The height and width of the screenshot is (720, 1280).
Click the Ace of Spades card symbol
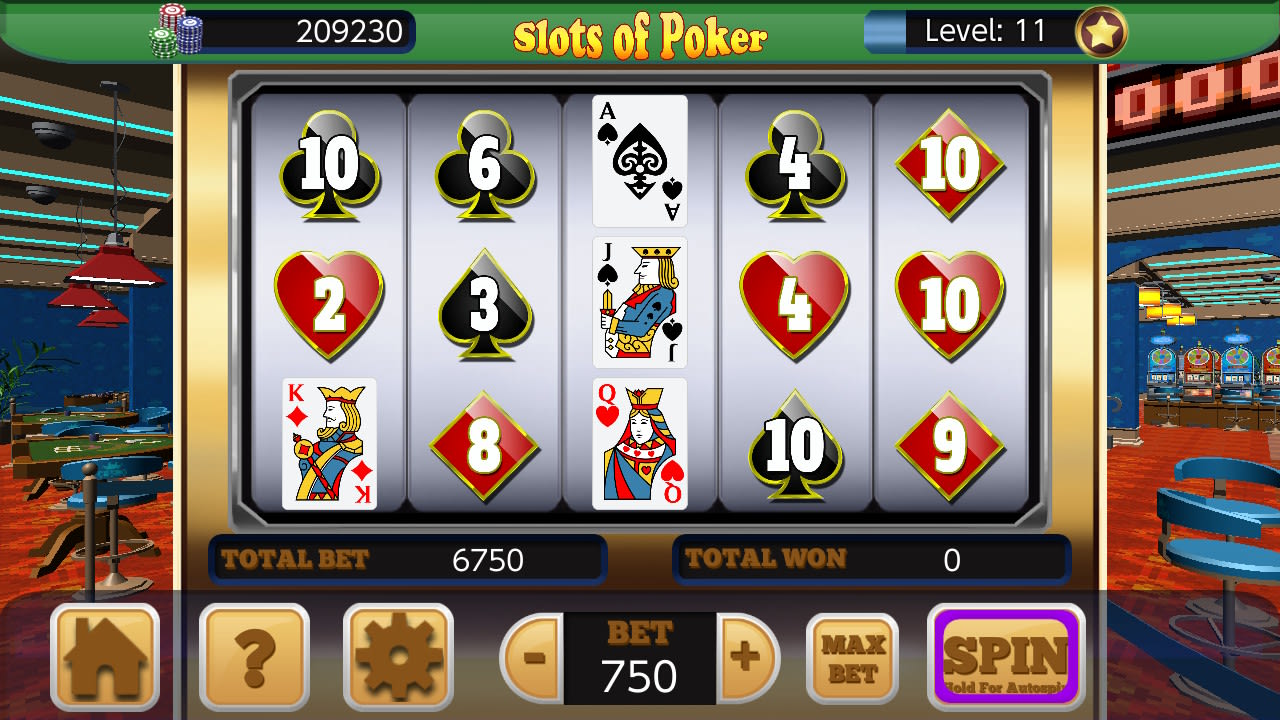pos(639,162)
